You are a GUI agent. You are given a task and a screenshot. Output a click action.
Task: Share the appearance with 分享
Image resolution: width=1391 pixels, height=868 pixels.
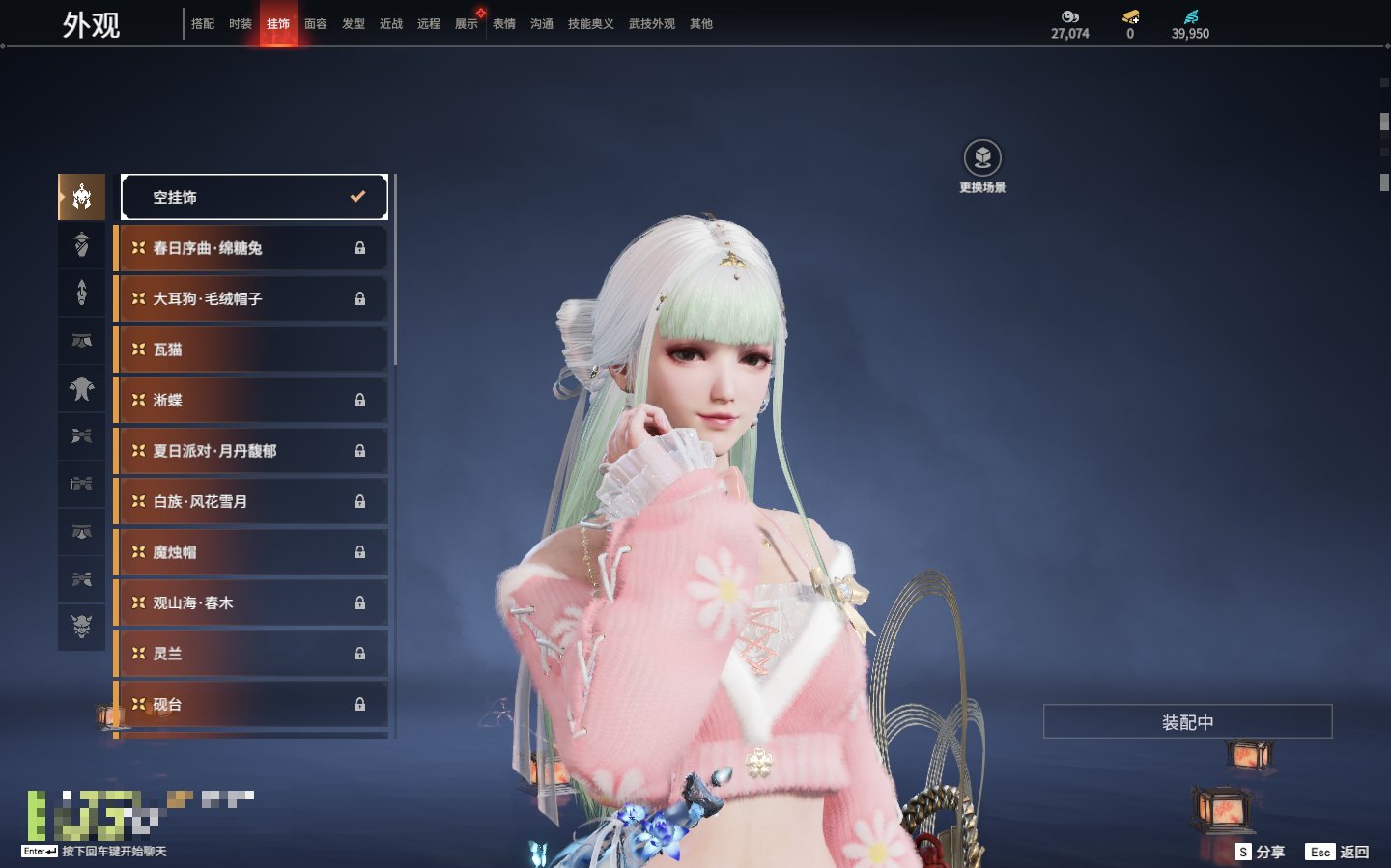tap(1261, 852)
